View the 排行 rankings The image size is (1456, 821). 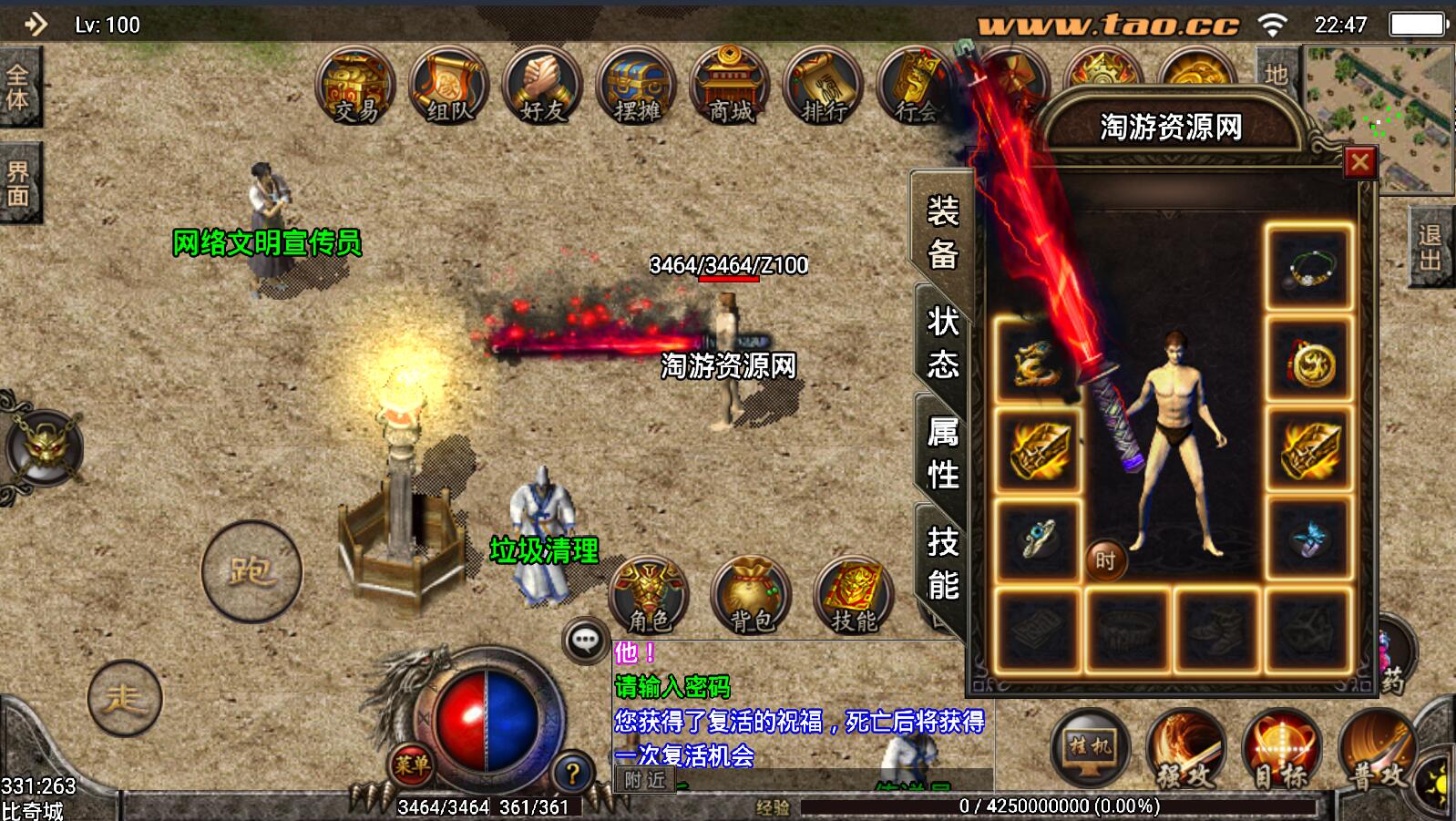[x=825, y=88]
